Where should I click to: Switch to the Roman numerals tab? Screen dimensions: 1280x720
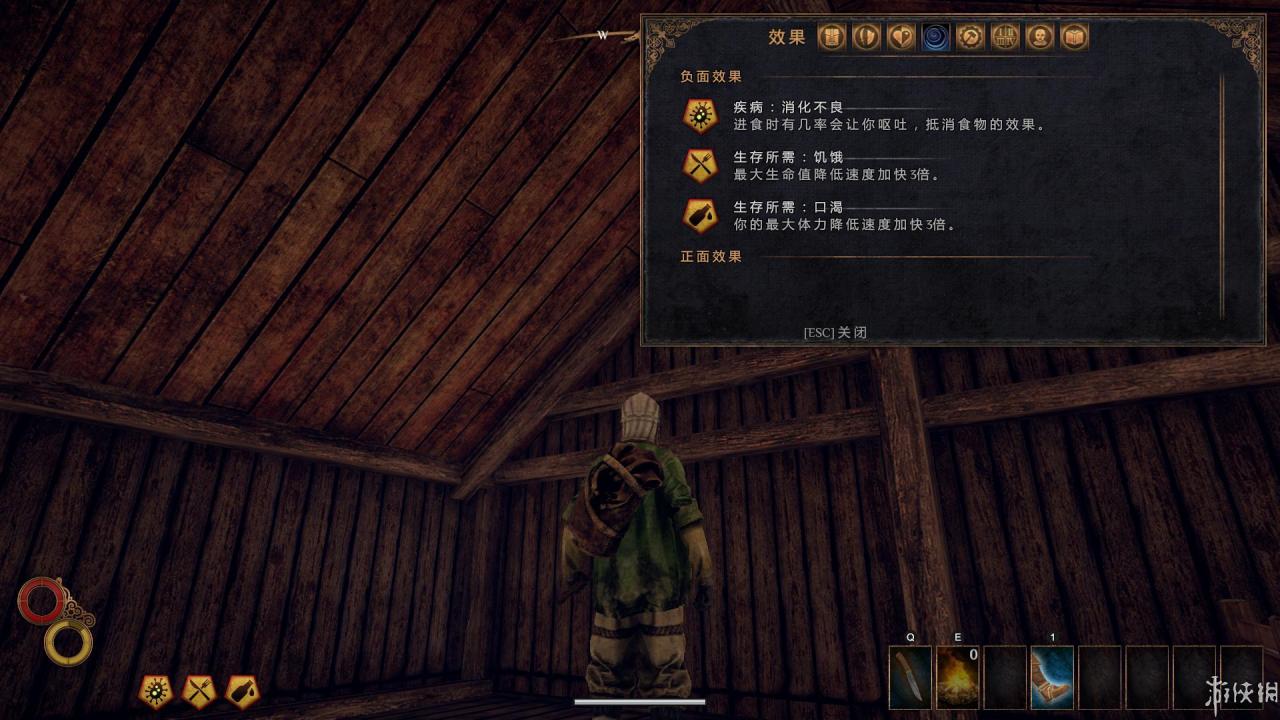tap(1005, 38)
